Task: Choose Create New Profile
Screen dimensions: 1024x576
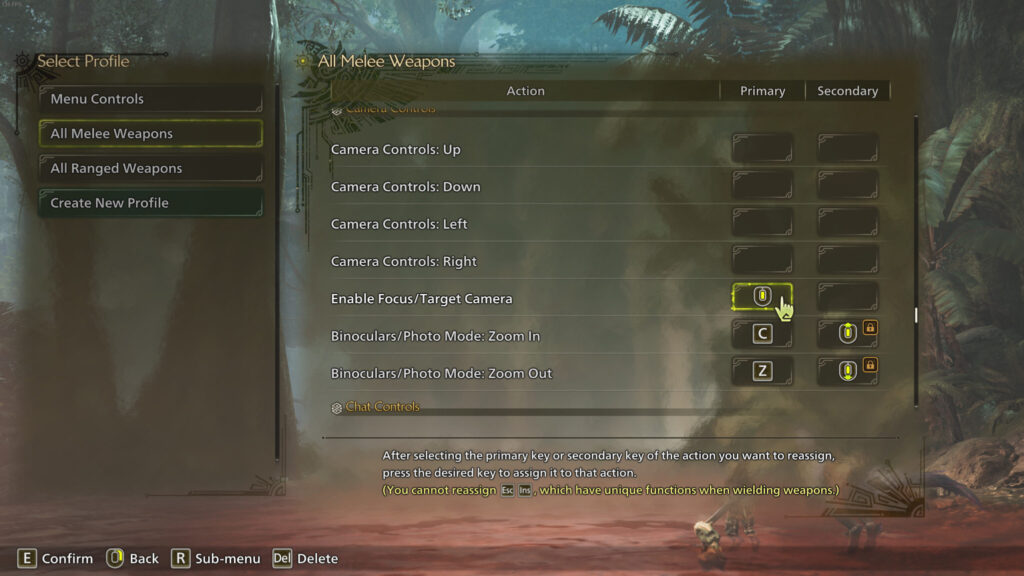Action: click(x=150, y=203)
